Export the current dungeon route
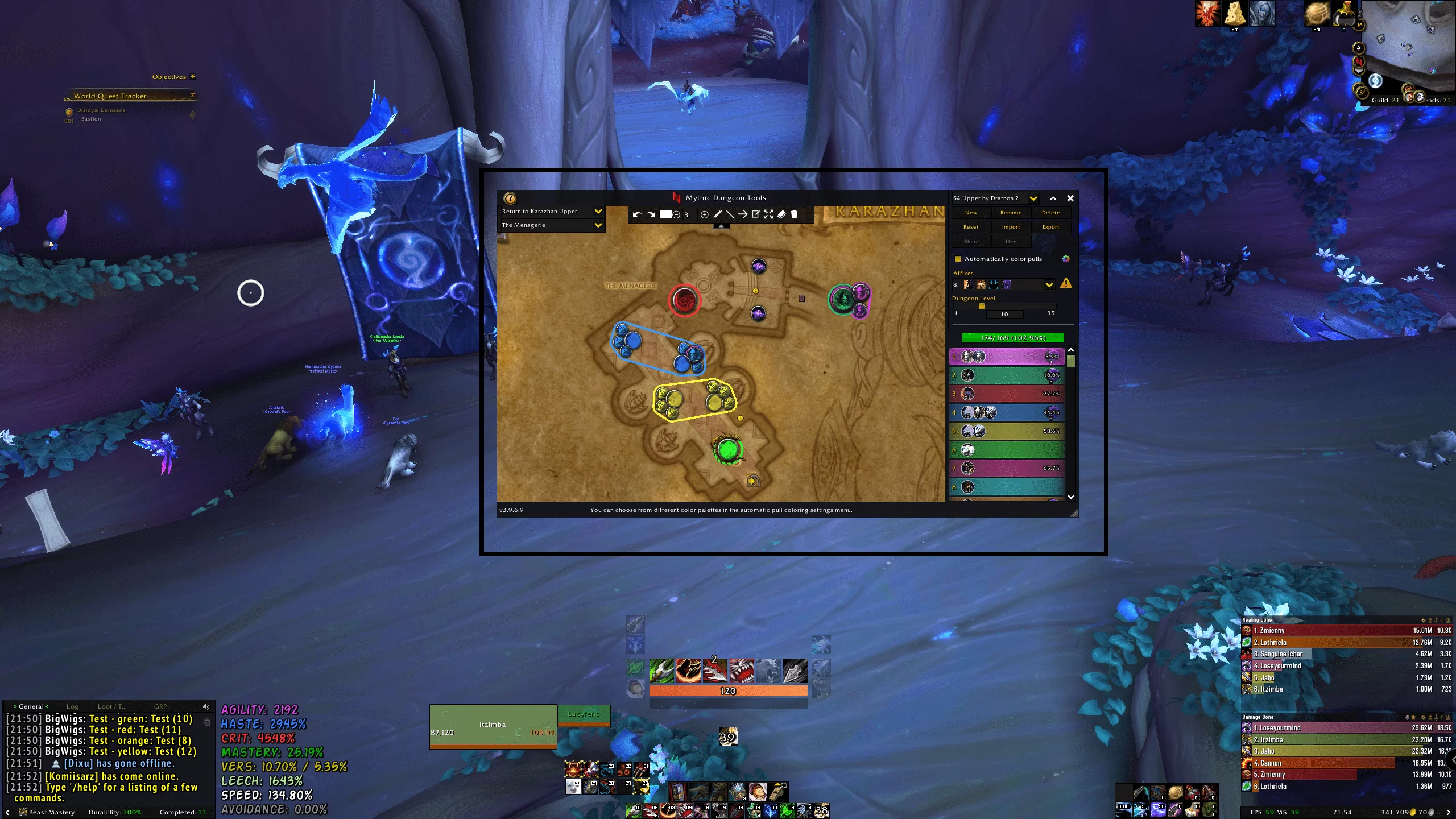Screen dimensions: 1456x819 click(1050, 227)
